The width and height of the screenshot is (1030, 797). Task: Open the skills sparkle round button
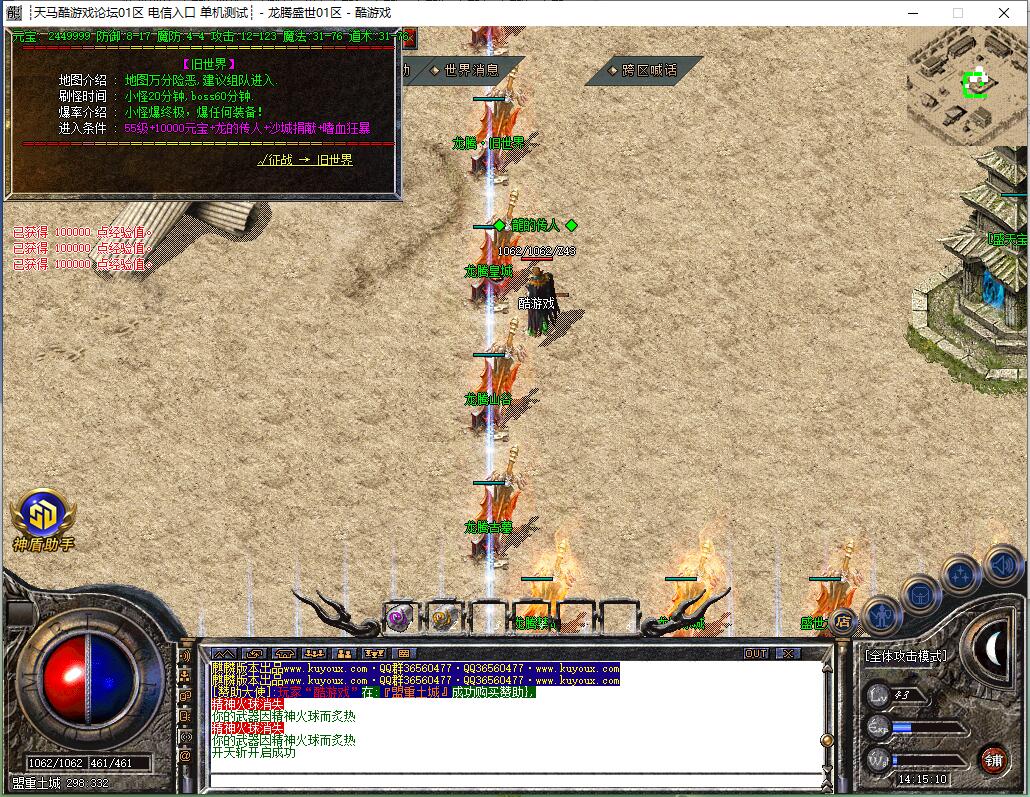tap(961, 575)
